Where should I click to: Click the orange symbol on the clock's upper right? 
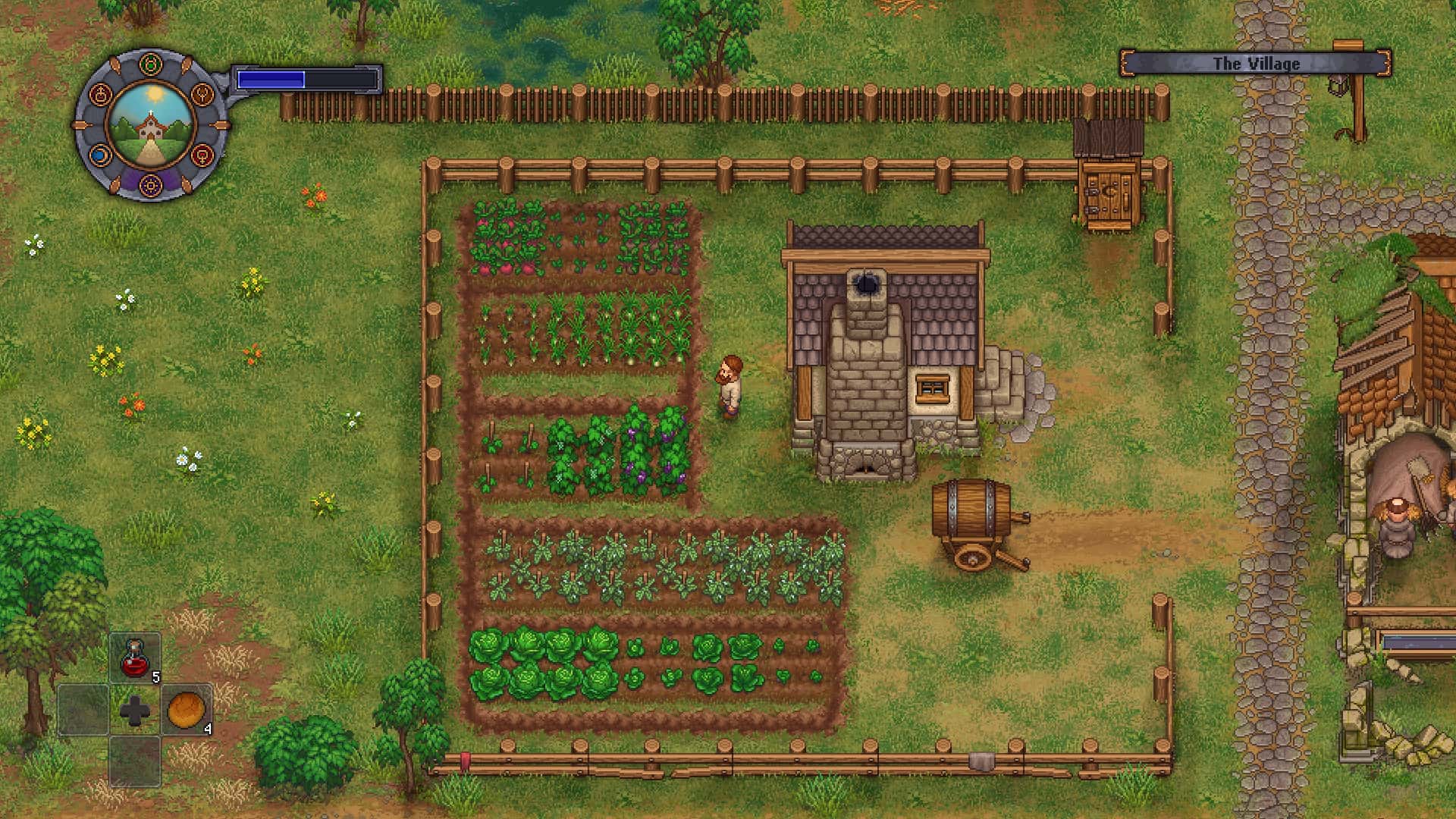point(202,94)
